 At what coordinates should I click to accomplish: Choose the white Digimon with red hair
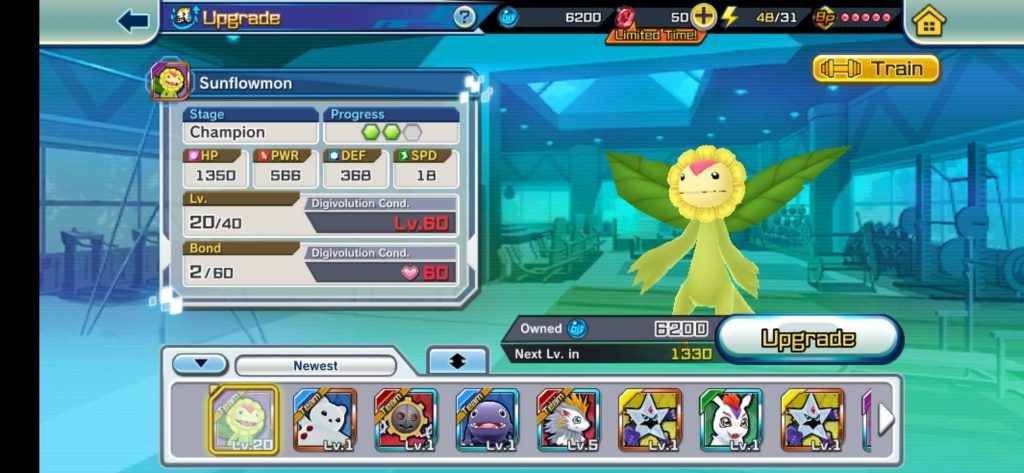point(731,419)
